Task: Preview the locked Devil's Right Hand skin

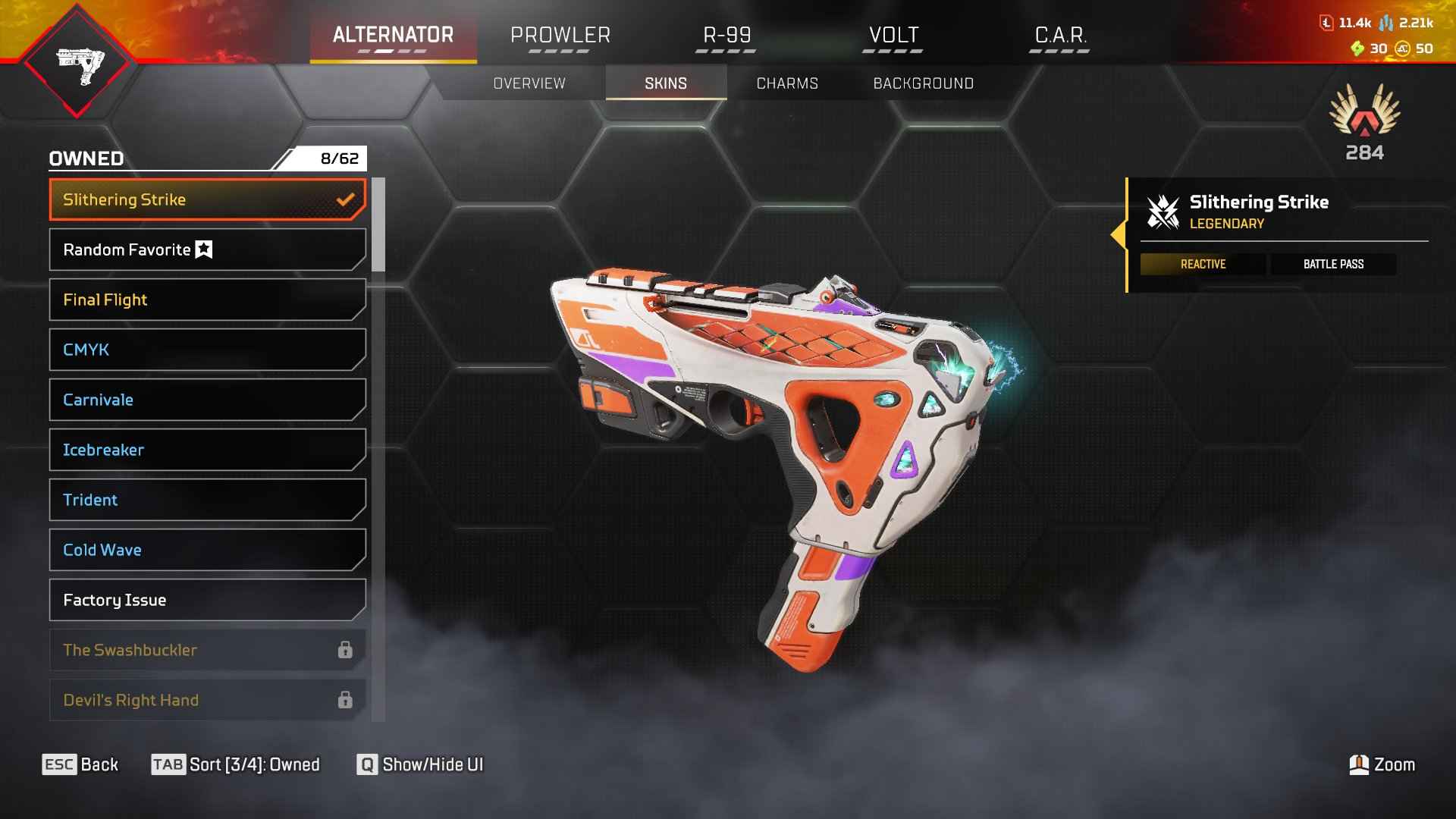Action: coord(207,700)
